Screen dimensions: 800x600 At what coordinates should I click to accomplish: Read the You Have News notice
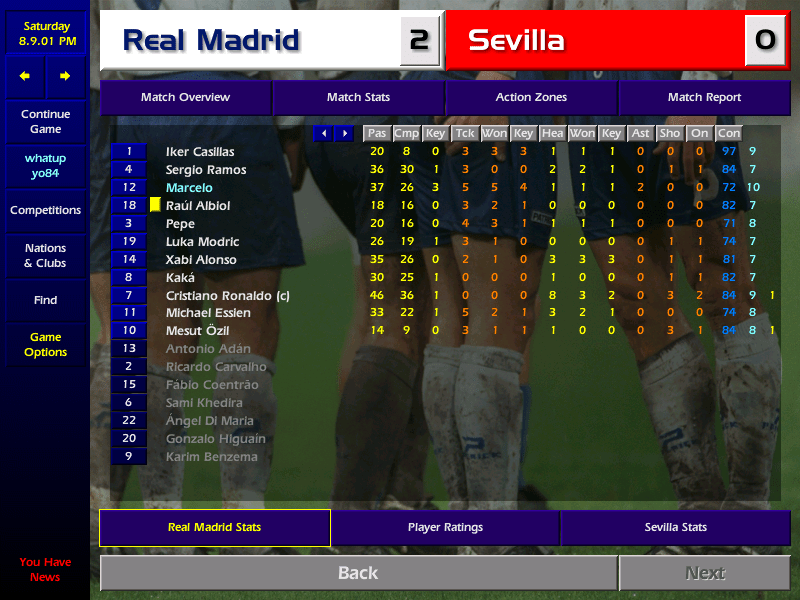click(45, 569)
